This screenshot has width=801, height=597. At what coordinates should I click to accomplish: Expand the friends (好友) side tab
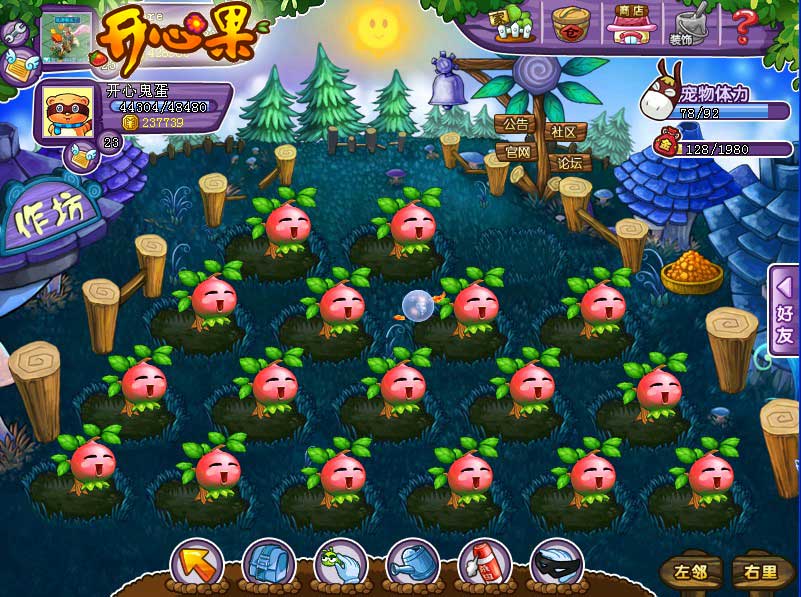tap(784, 310)
